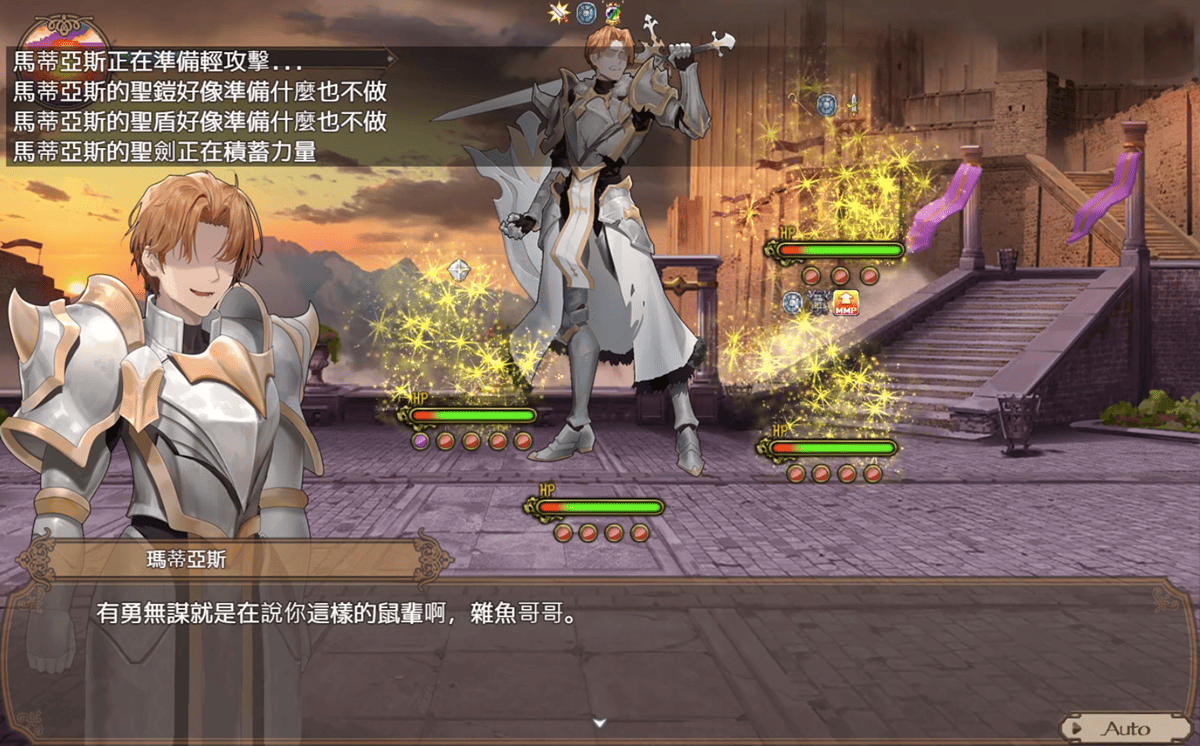This screenshot has height=746, width=1200.
Task: Click the dialogue continue arrow
Action: 599,722
